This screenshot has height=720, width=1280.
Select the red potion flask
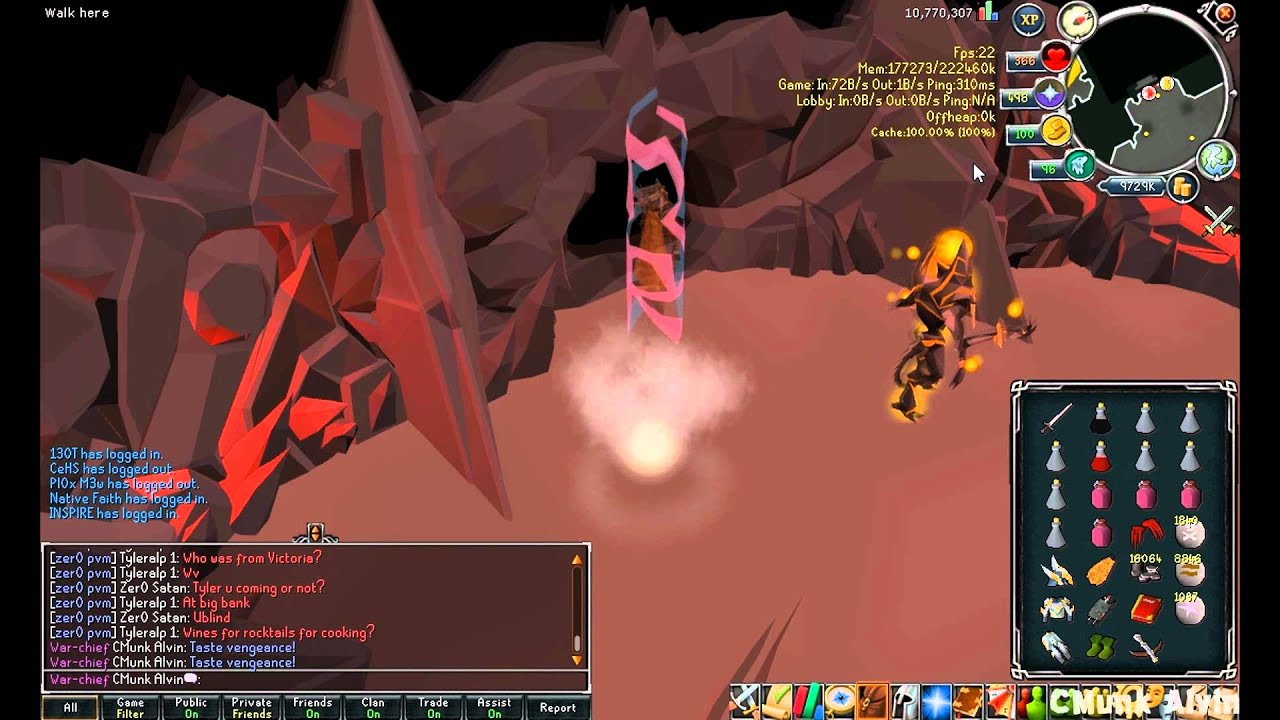click(x=1100, y=457)
